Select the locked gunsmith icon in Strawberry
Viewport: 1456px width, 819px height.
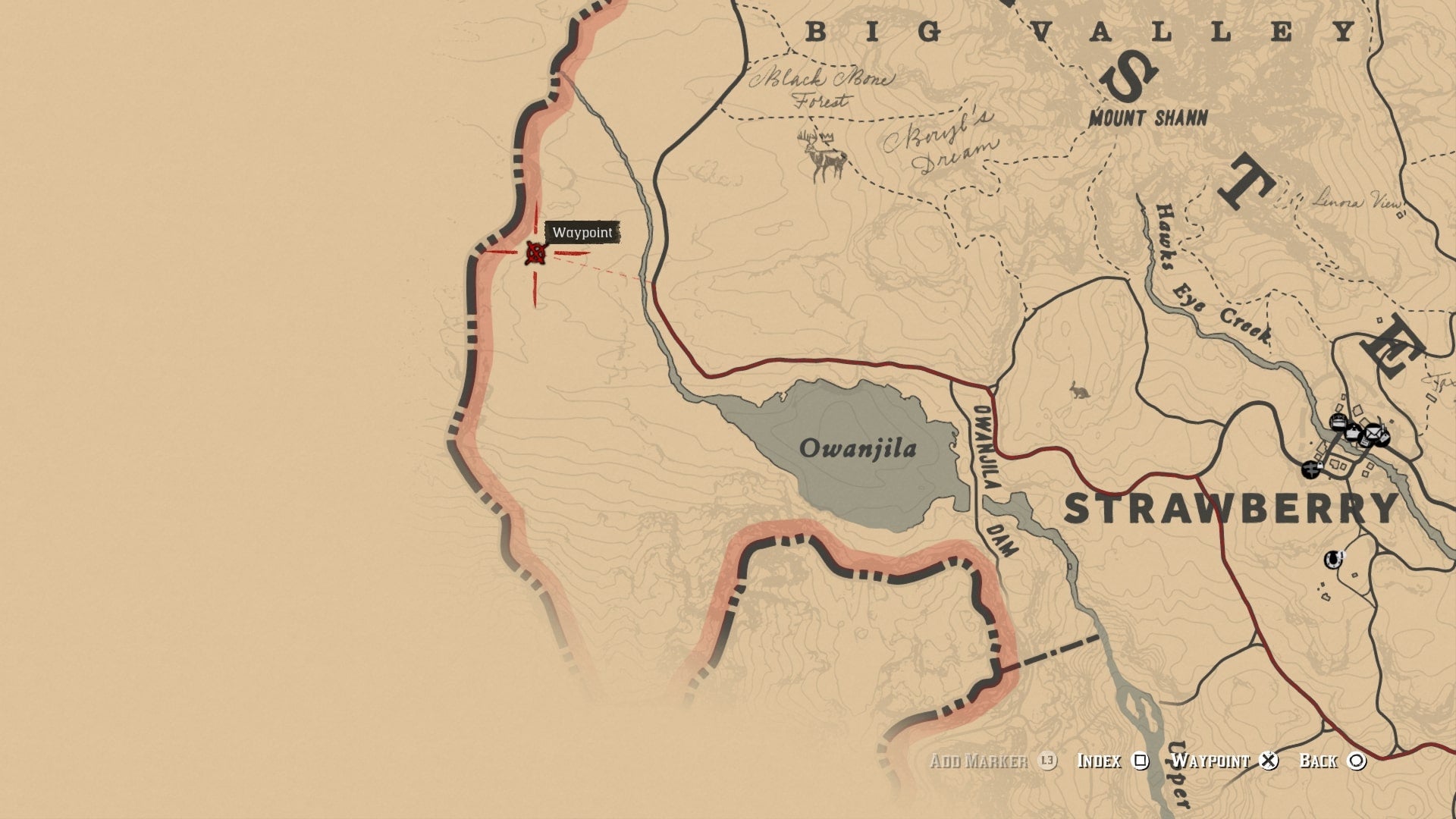tap(1311, 470)
